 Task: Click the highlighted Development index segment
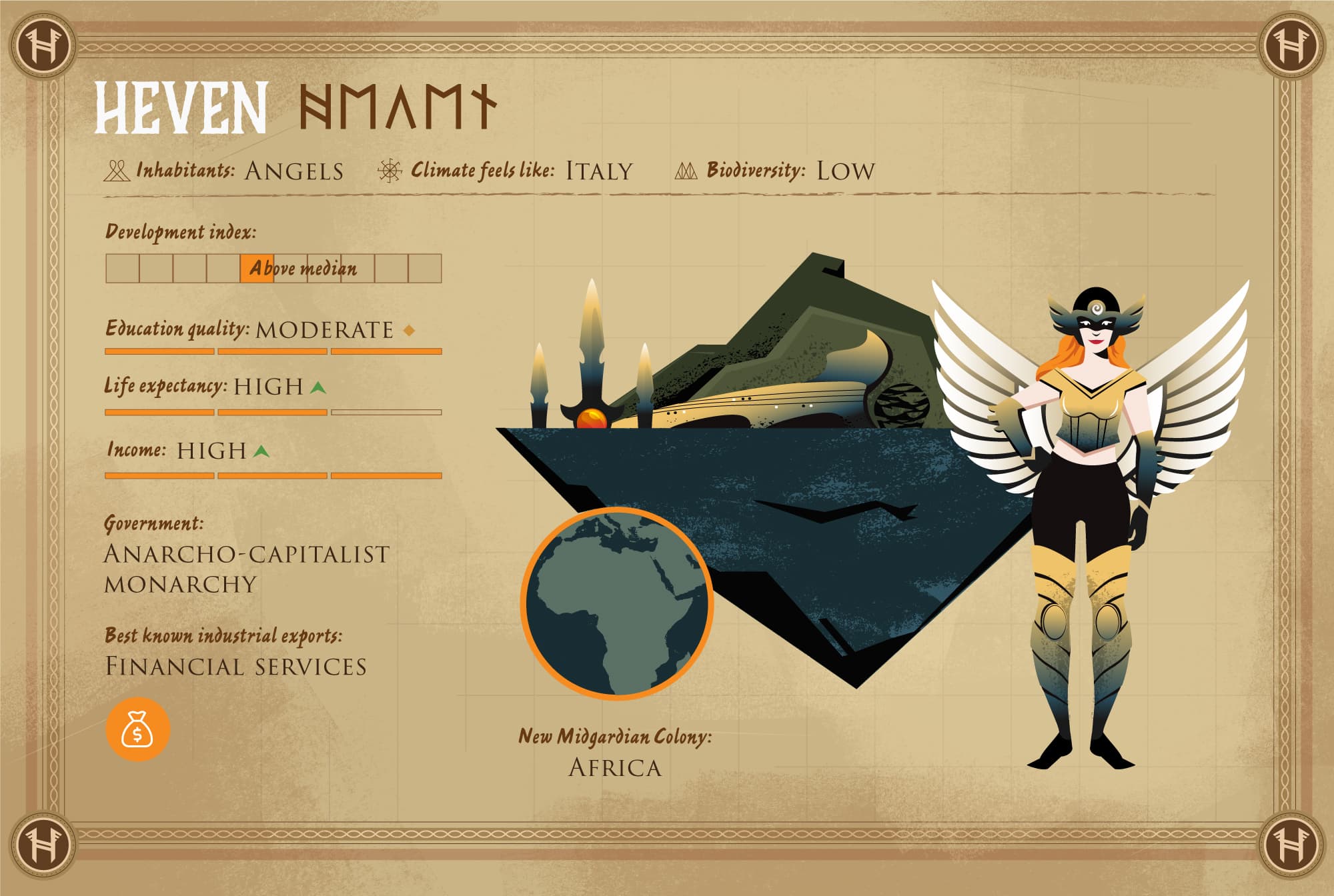tap(257, 269)
